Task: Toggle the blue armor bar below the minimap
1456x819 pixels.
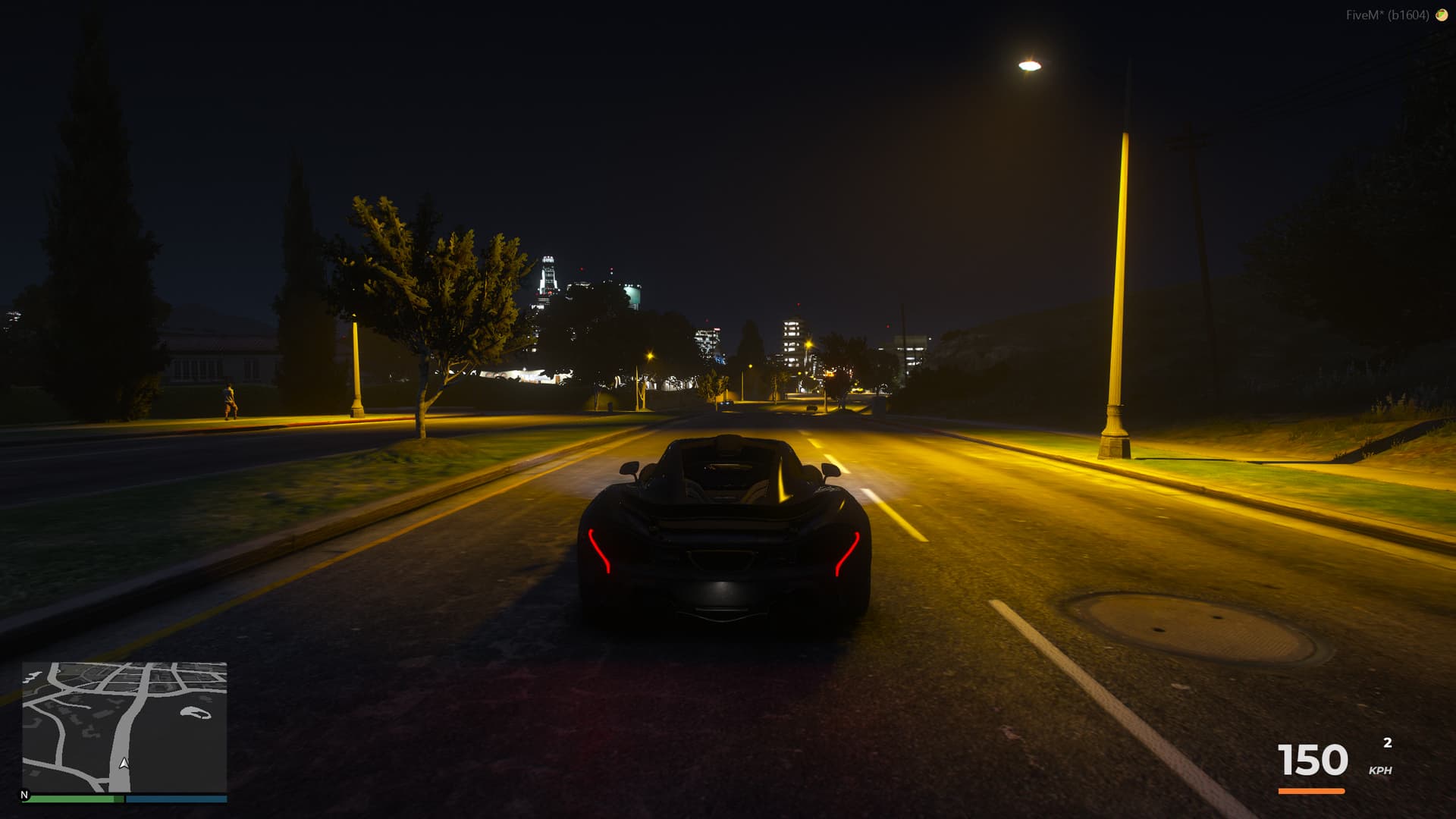Action: pyautogui.click(x=176, y=799)
